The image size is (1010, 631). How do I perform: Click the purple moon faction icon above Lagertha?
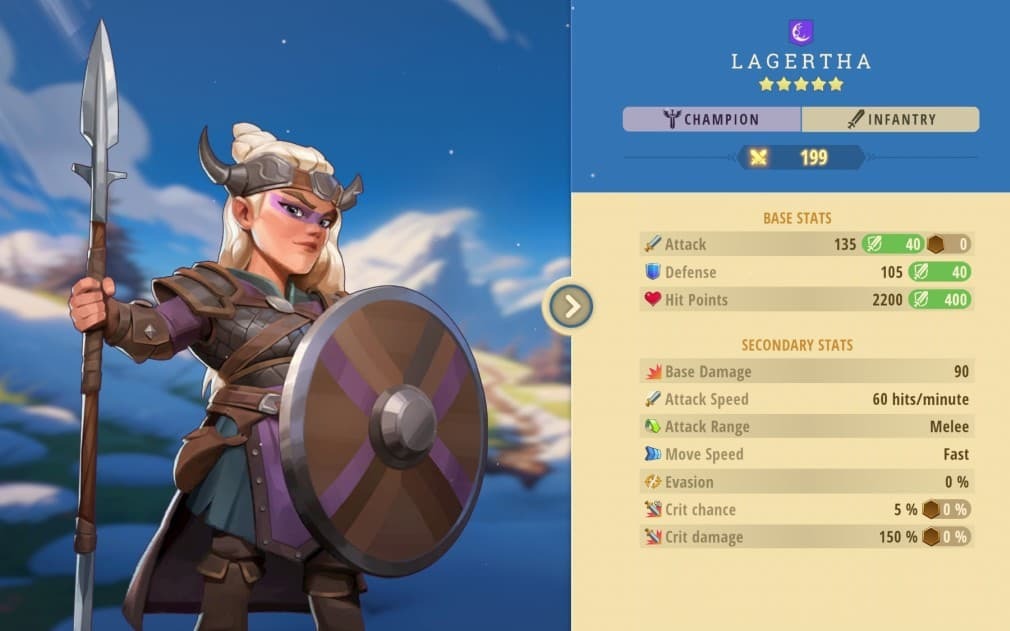point(800,32)
